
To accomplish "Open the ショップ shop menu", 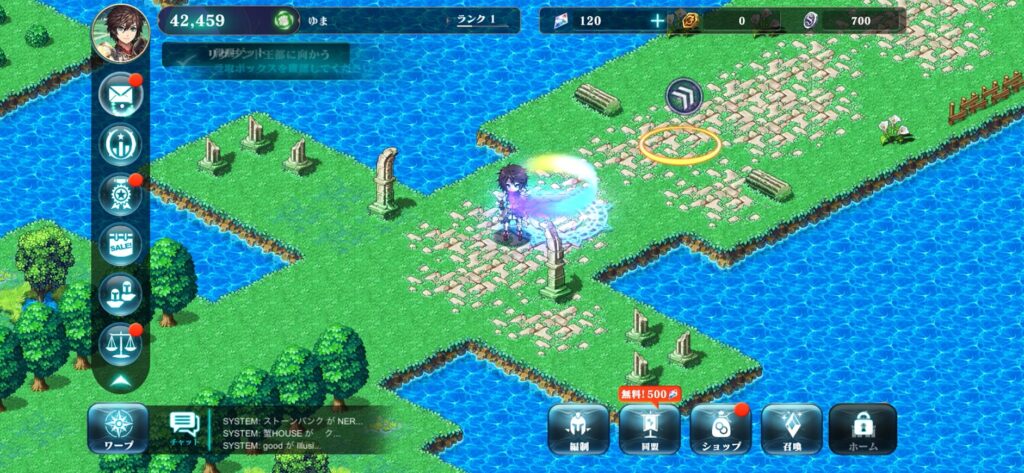I will coord(720,430).
